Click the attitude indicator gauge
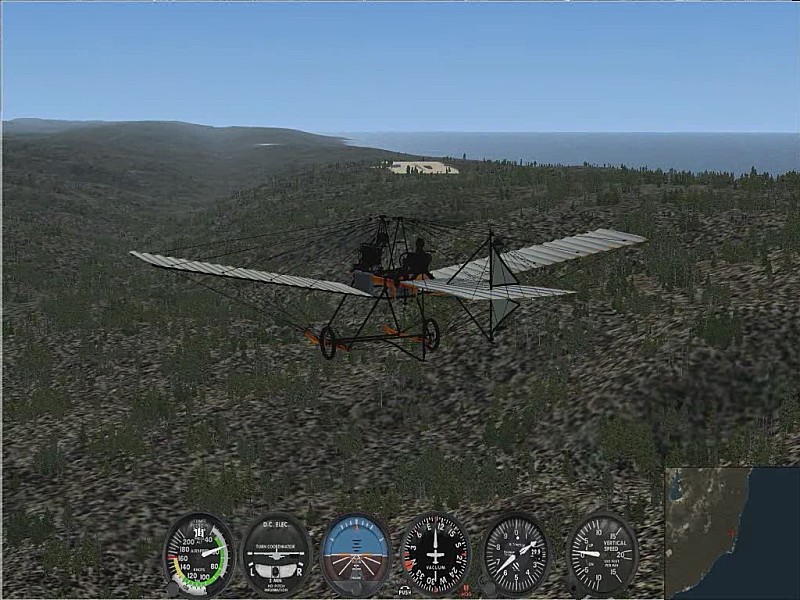 (x=356, y=554)
